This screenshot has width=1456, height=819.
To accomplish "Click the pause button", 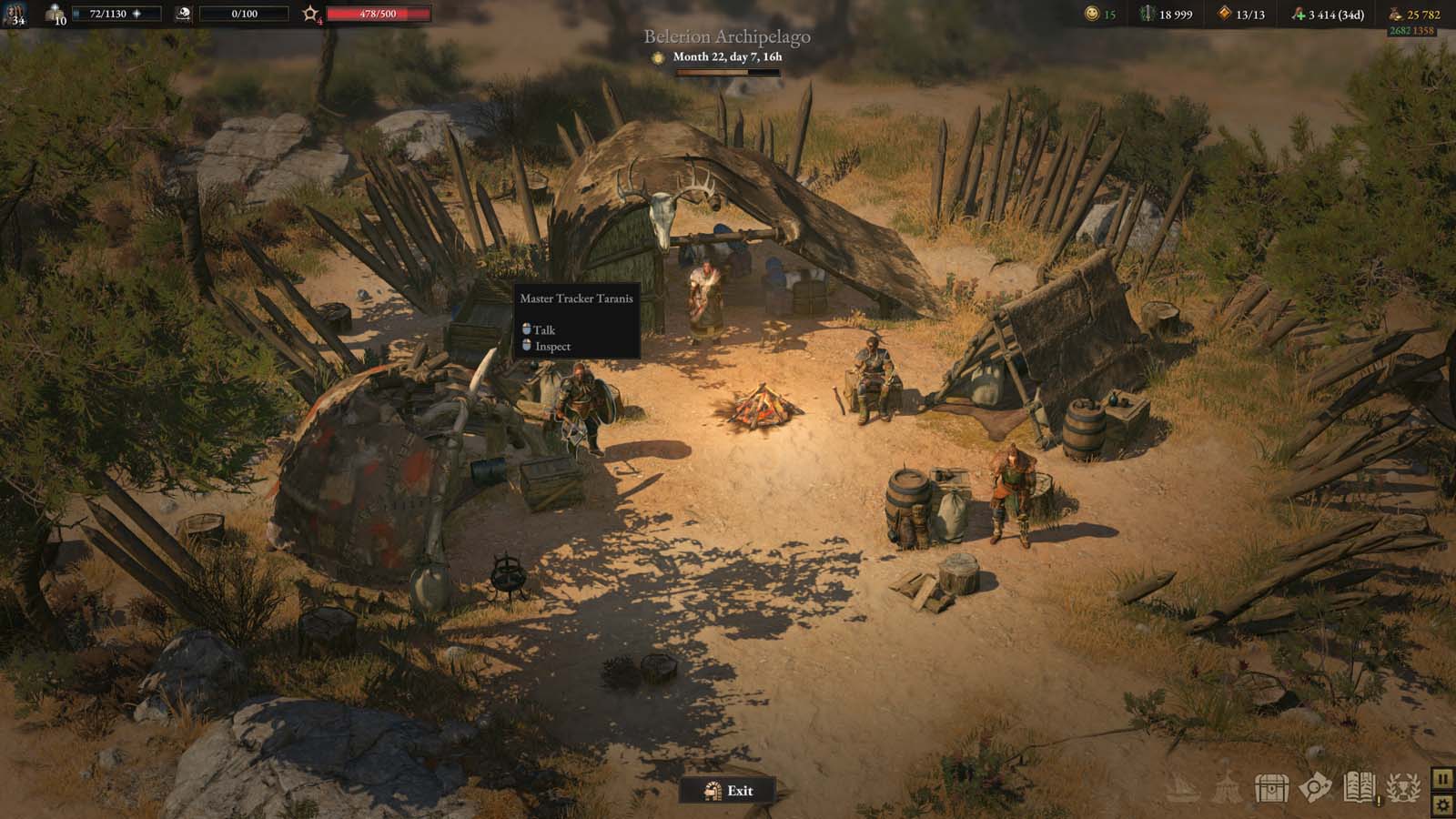I will tap(1442, 778).
